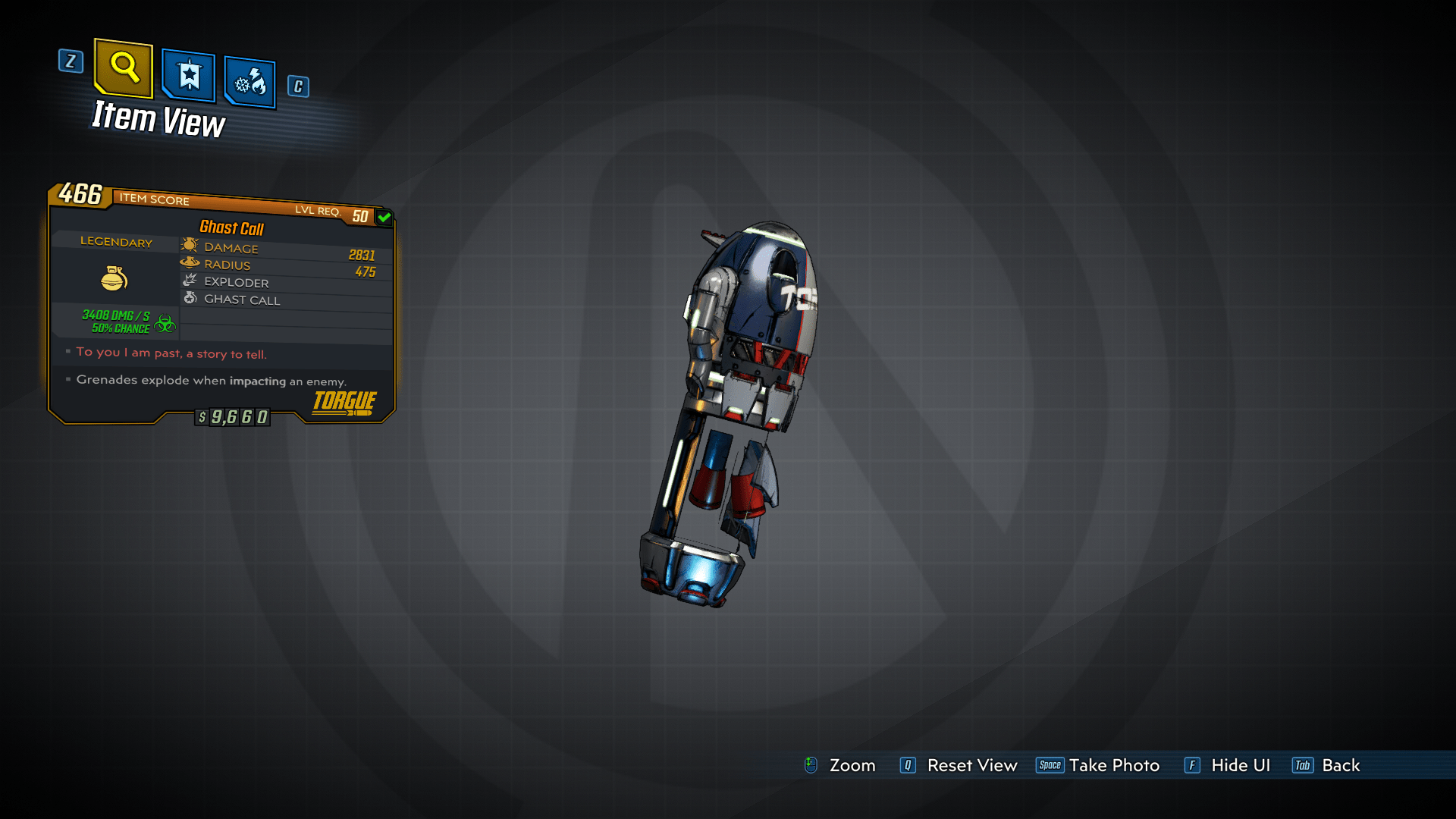
Task: Click the sunburst Damage stat icon
Action: (x=188, y=245)
